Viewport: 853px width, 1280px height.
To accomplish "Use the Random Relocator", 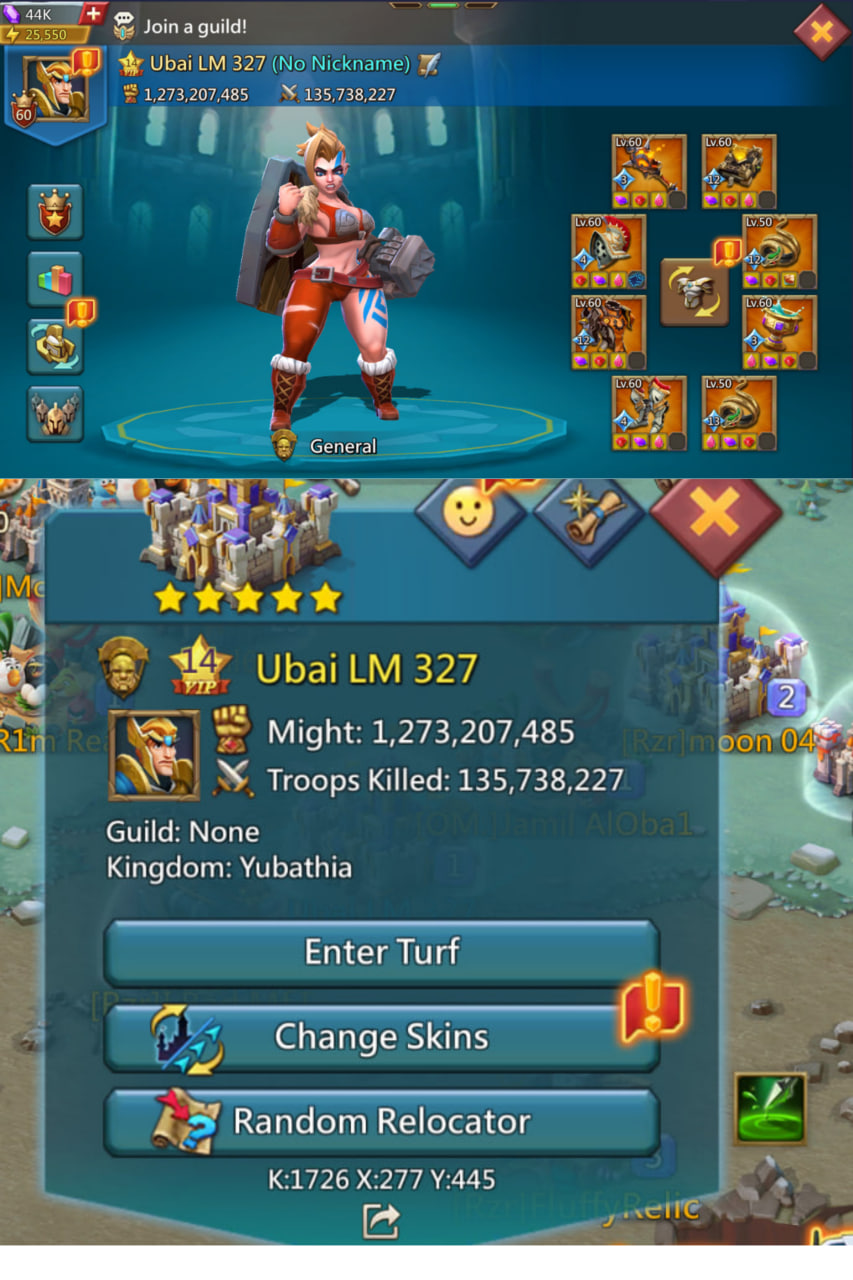I will 381,1121.
